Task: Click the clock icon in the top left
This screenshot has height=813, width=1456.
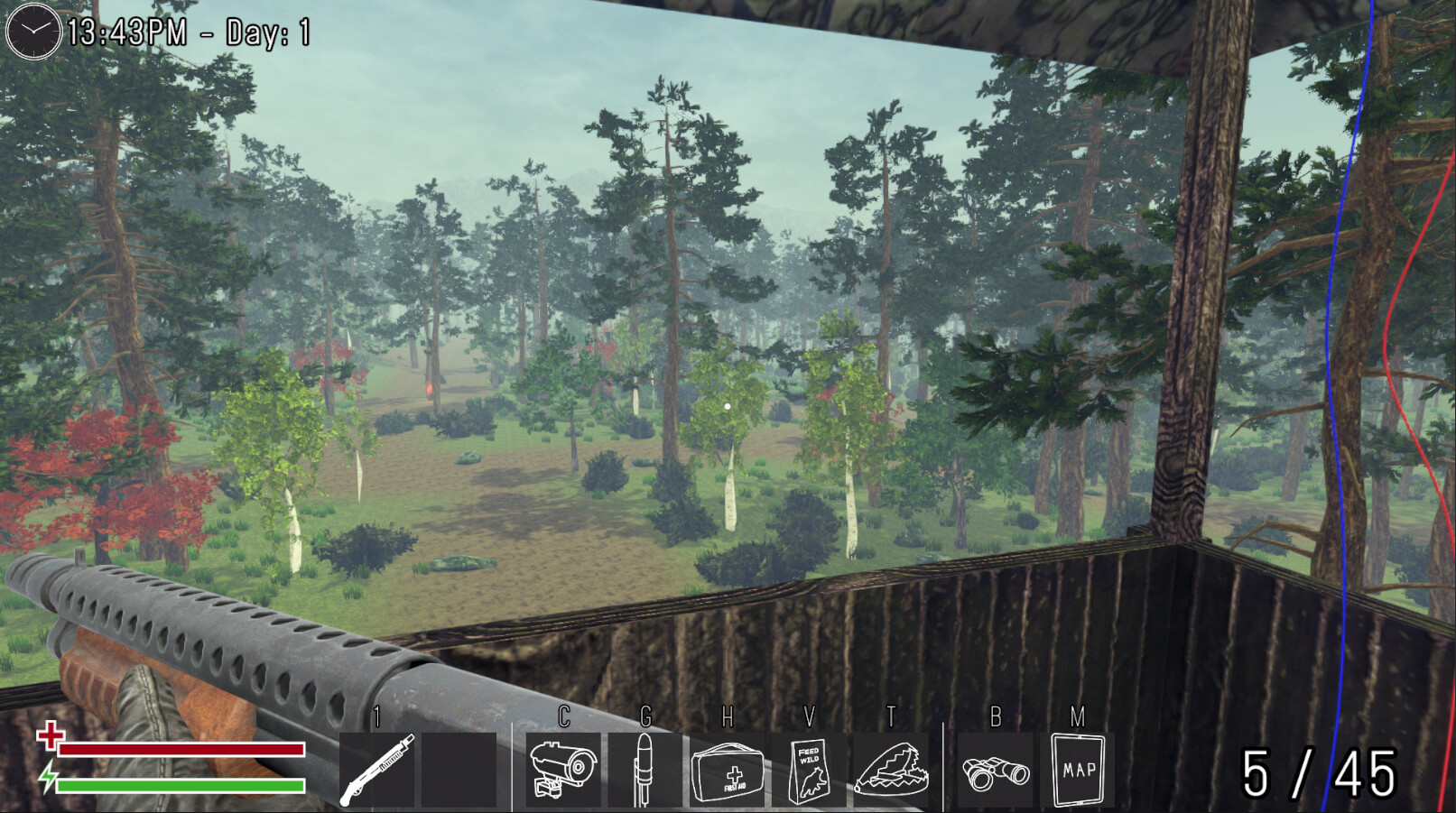Action: coord(32,32)
